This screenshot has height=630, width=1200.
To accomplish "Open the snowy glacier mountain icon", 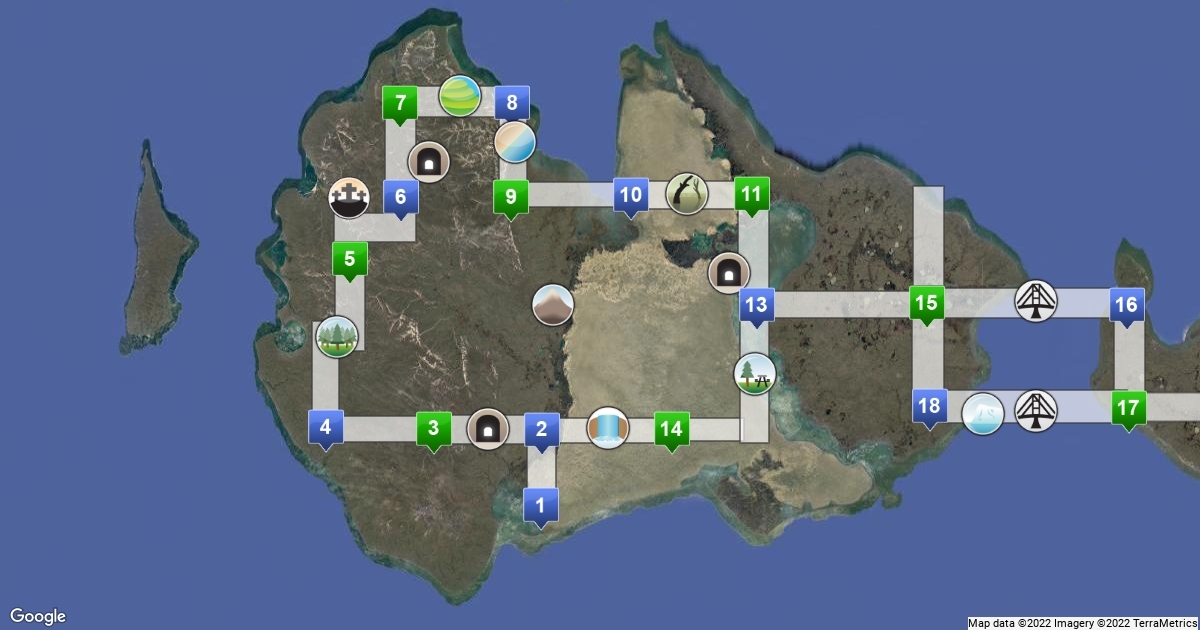I will (983, 413).
